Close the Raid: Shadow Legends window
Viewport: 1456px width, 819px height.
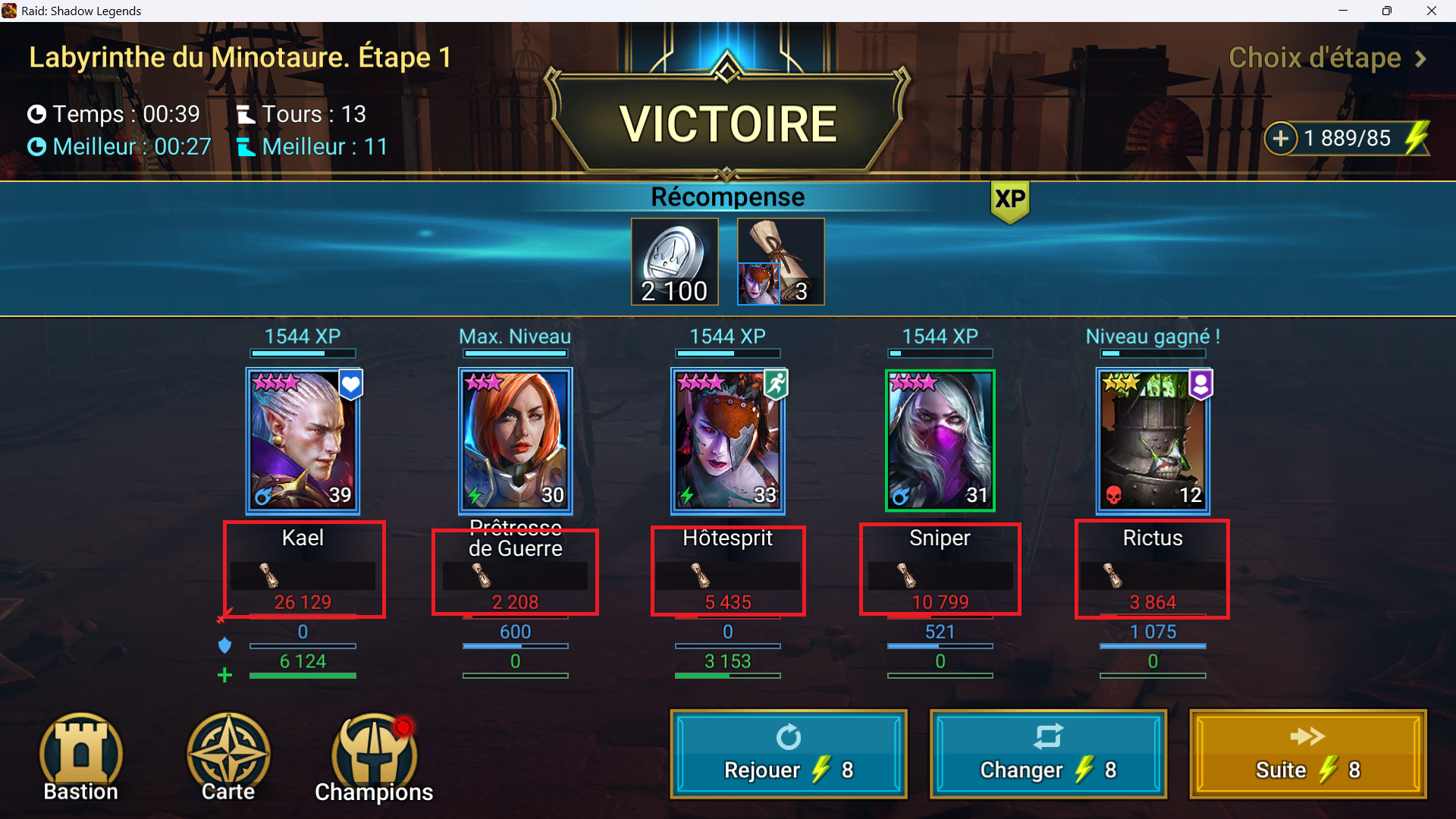(x=1432, y=11)
